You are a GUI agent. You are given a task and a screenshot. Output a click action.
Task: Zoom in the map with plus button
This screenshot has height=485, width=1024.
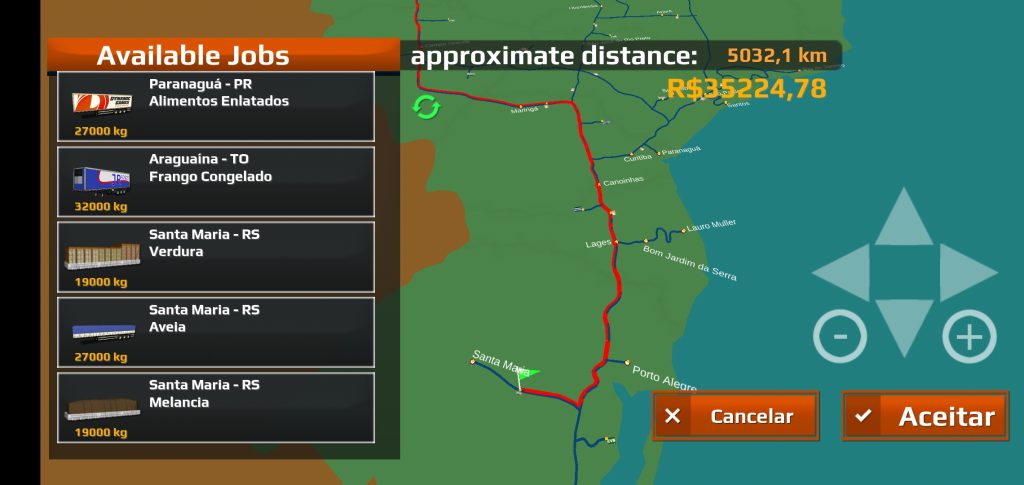tap(969, 336)
